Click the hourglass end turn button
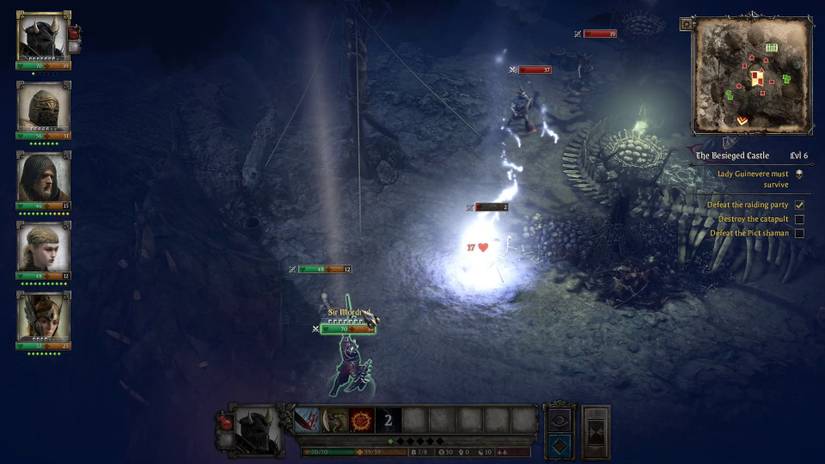This screenshot has width=825, height=464. click(596, 431)
